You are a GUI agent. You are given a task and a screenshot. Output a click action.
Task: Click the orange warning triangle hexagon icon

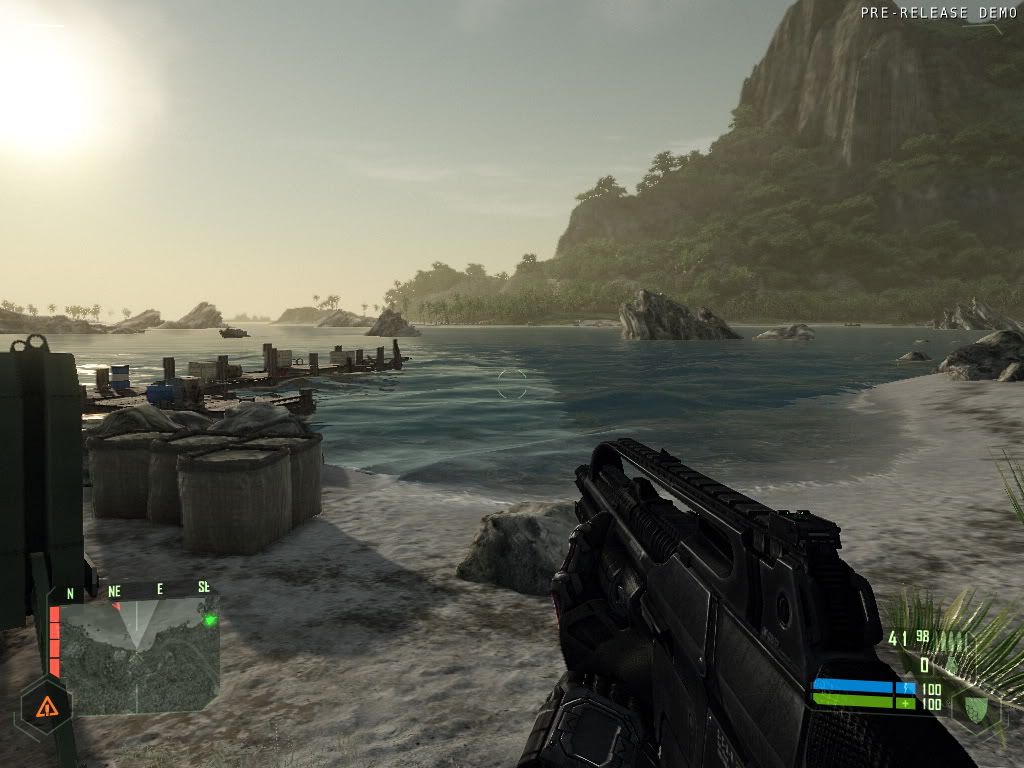pyautogui.click(x=45, y=708)
